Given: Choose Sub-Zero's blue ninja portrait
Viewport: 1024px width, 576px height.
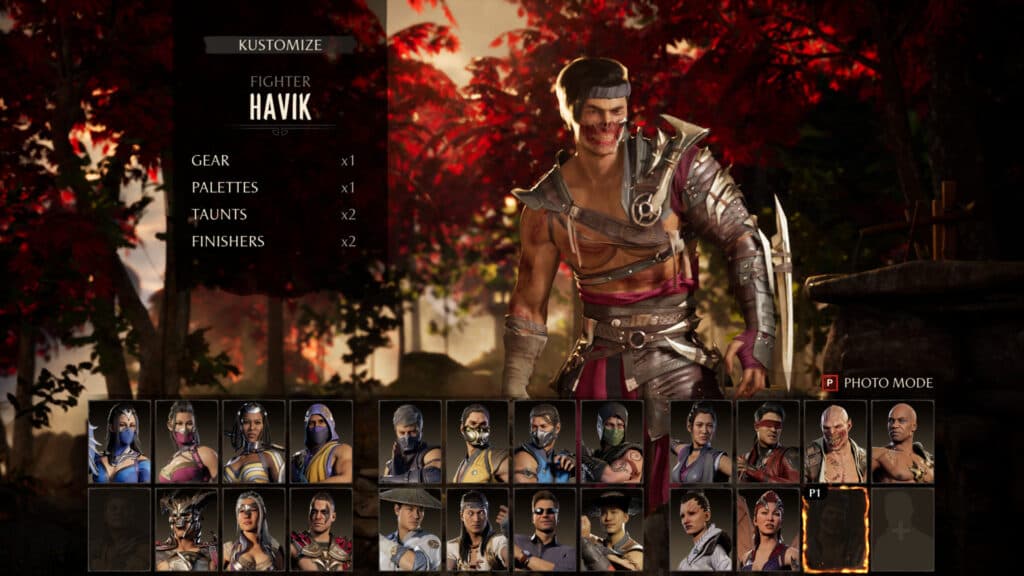Looking at the screenshot, I should [x=545, y=442].
